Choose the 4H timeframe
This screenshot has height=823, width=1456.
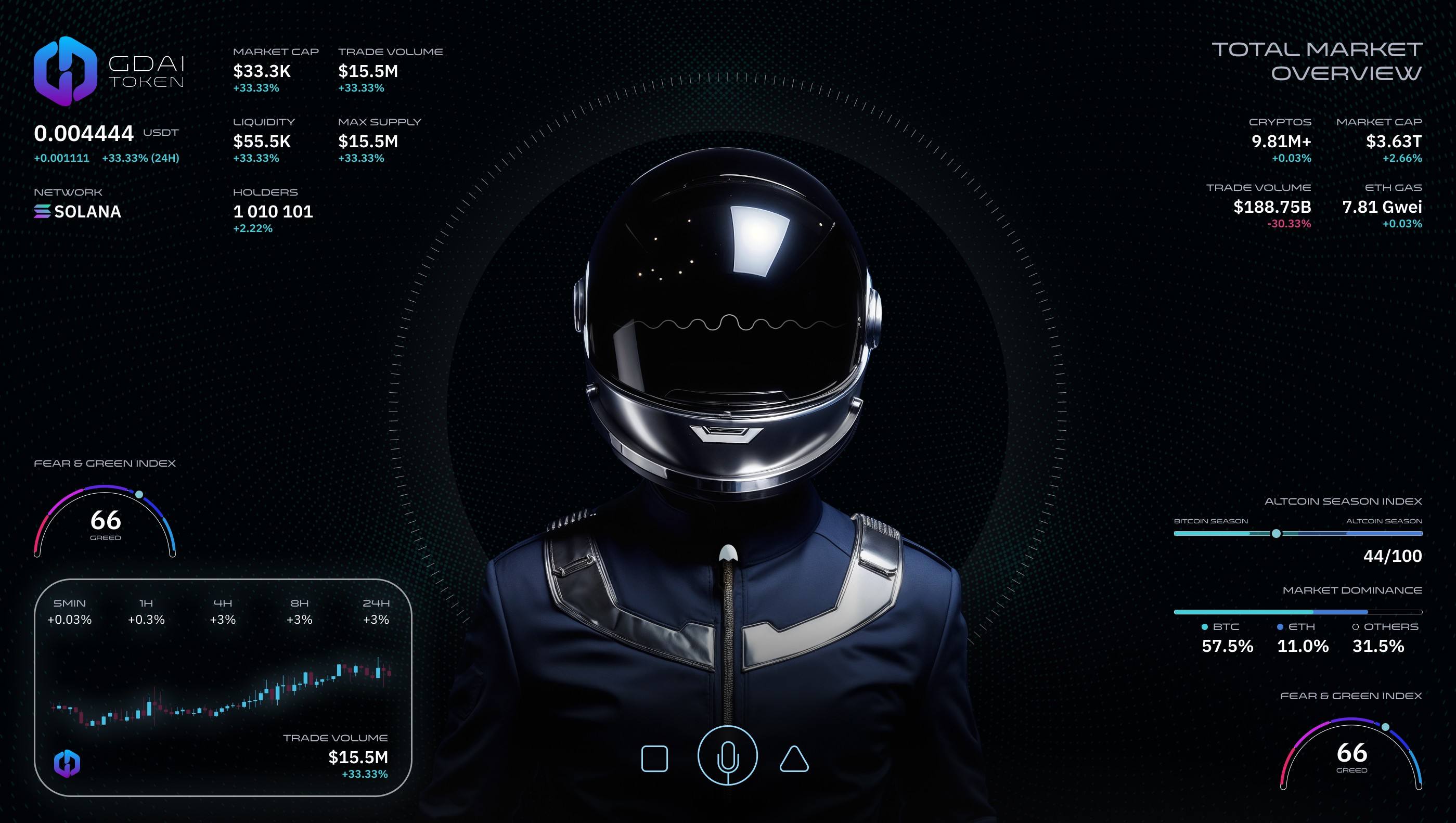(223, 612)
